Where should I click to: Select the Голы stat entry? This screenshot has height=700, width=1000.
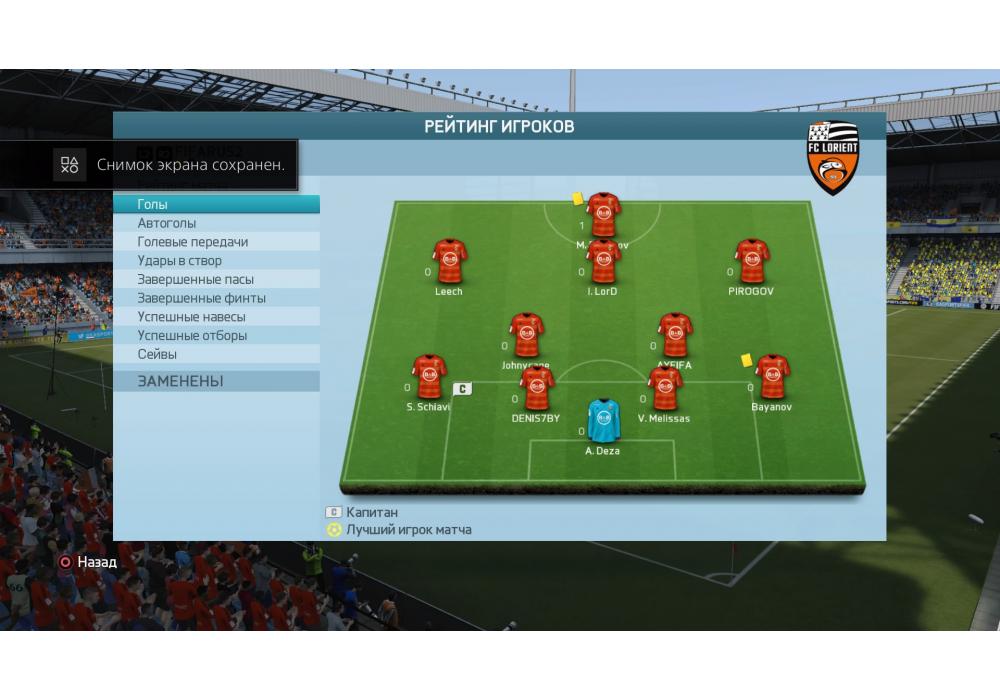(216, 204)
